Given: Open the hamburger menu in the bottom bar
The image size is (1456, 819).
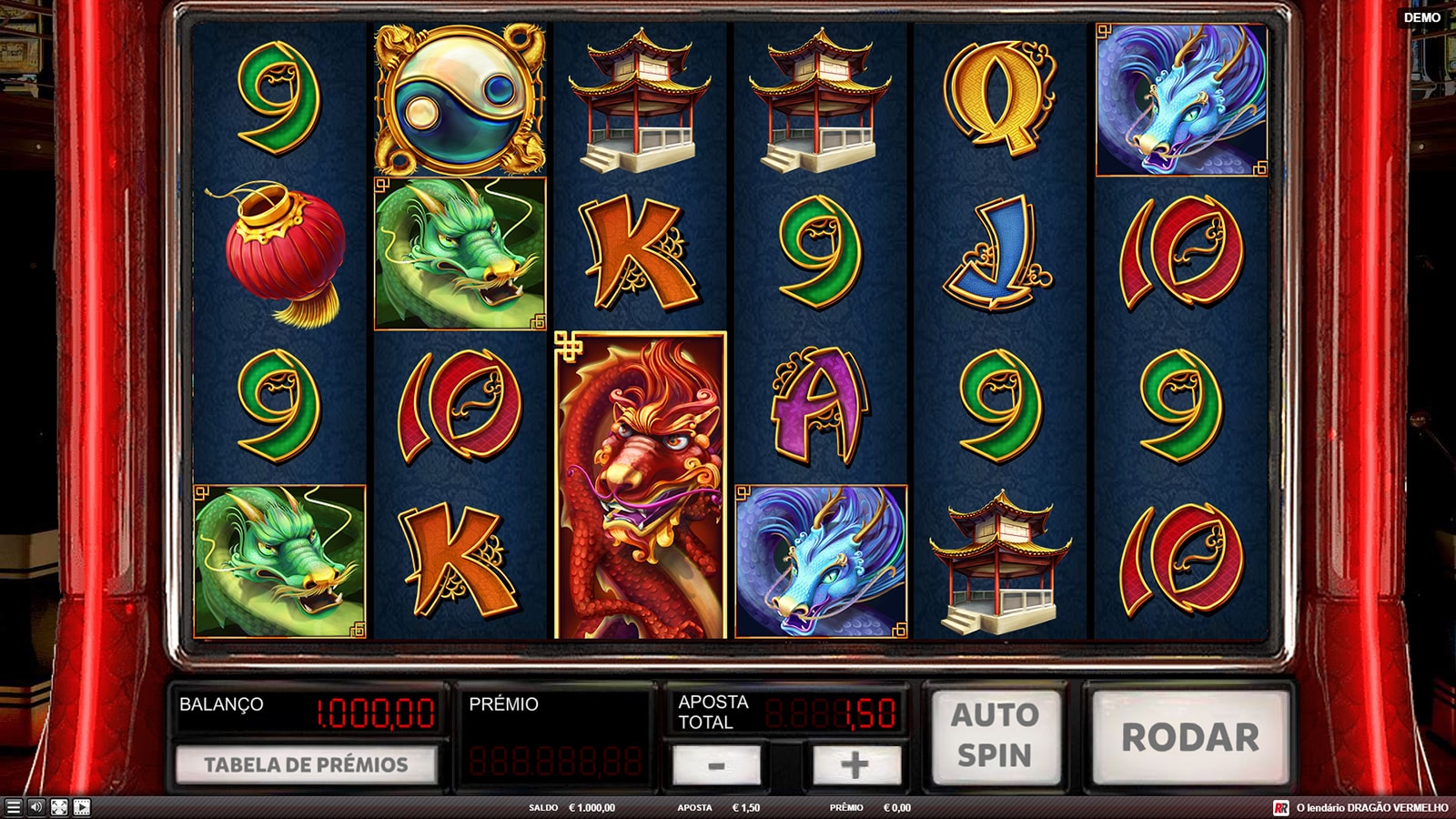Looking at the screenshot, I should [x=13, y=807].
